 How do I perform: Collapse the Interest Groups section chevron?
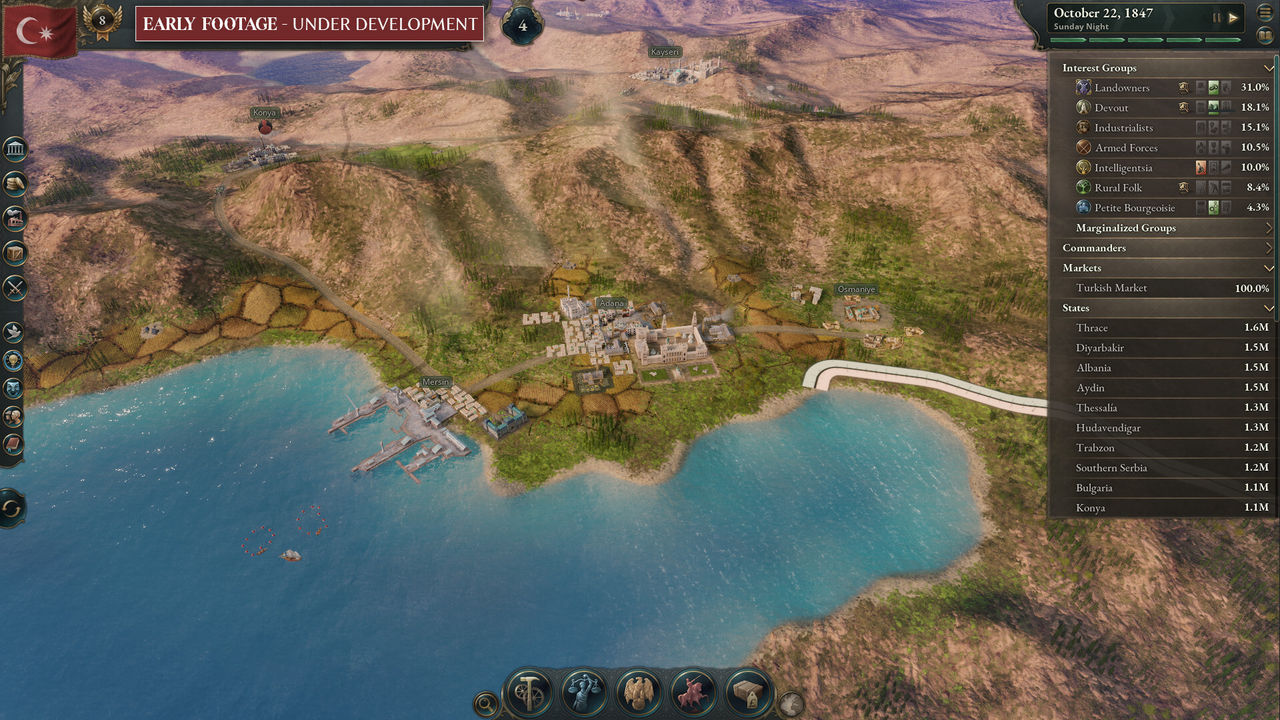tap(1270, 68)
